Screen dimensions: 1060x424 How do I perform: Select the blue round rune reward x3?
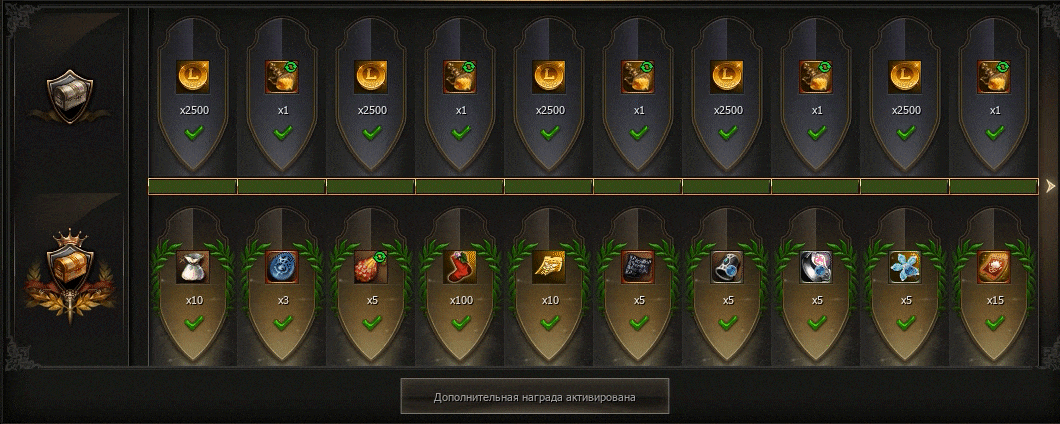pos(282,267)
